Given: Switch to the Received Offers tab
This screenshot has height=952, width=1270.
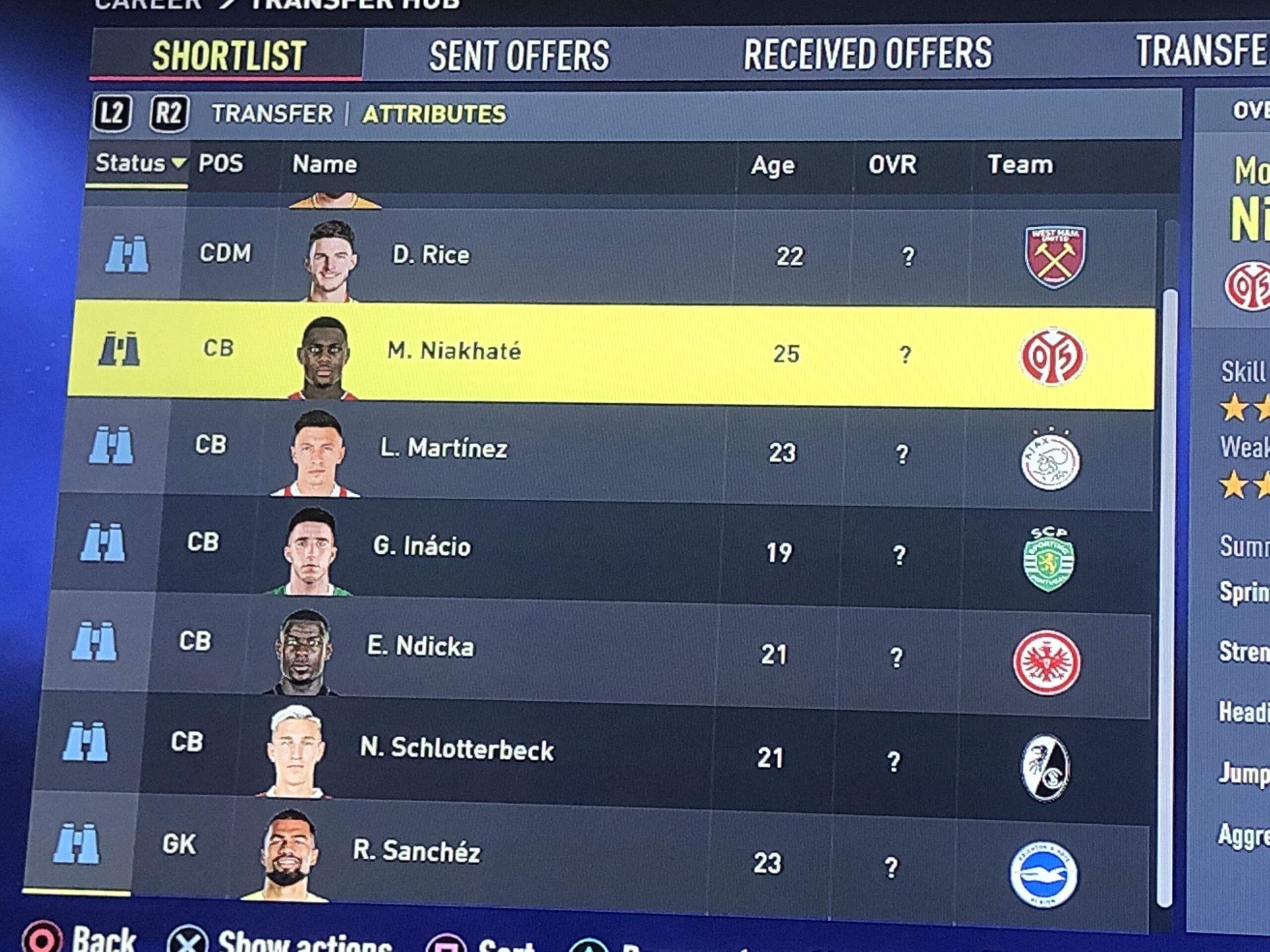Looking at the screenshot, I should point(867,54).
